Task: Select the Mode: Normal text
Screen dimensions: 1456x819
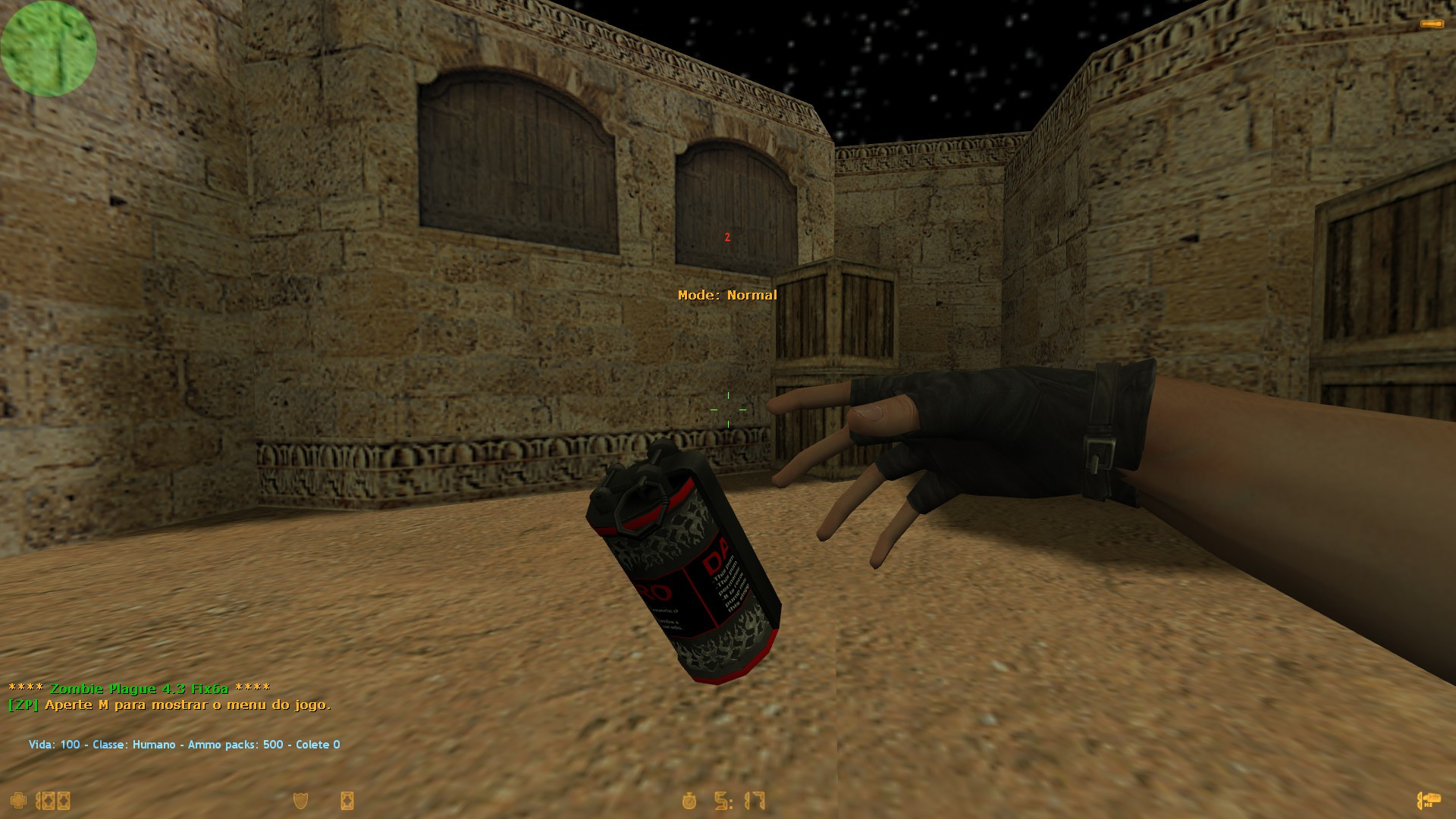Action: click(x=728, y=295)
